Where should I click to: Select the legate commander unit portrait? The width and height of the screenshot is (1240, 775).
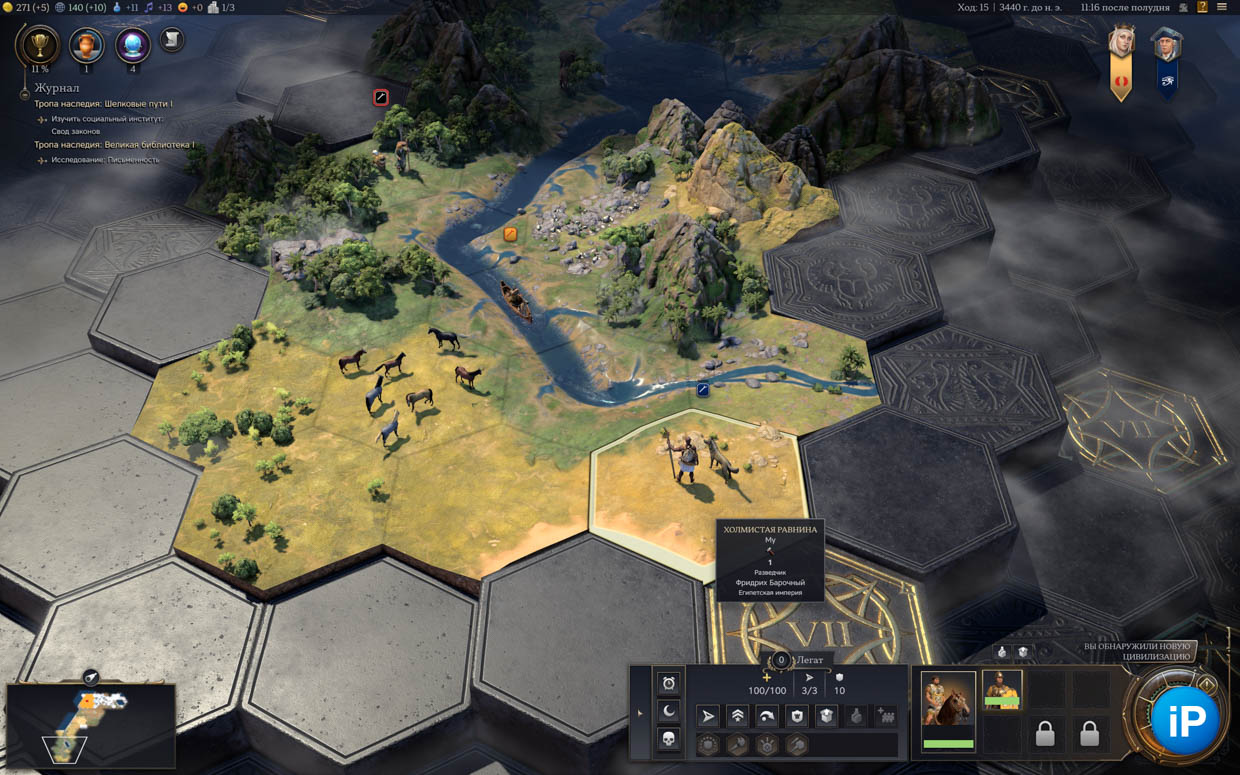click(x=1002, y=690)
